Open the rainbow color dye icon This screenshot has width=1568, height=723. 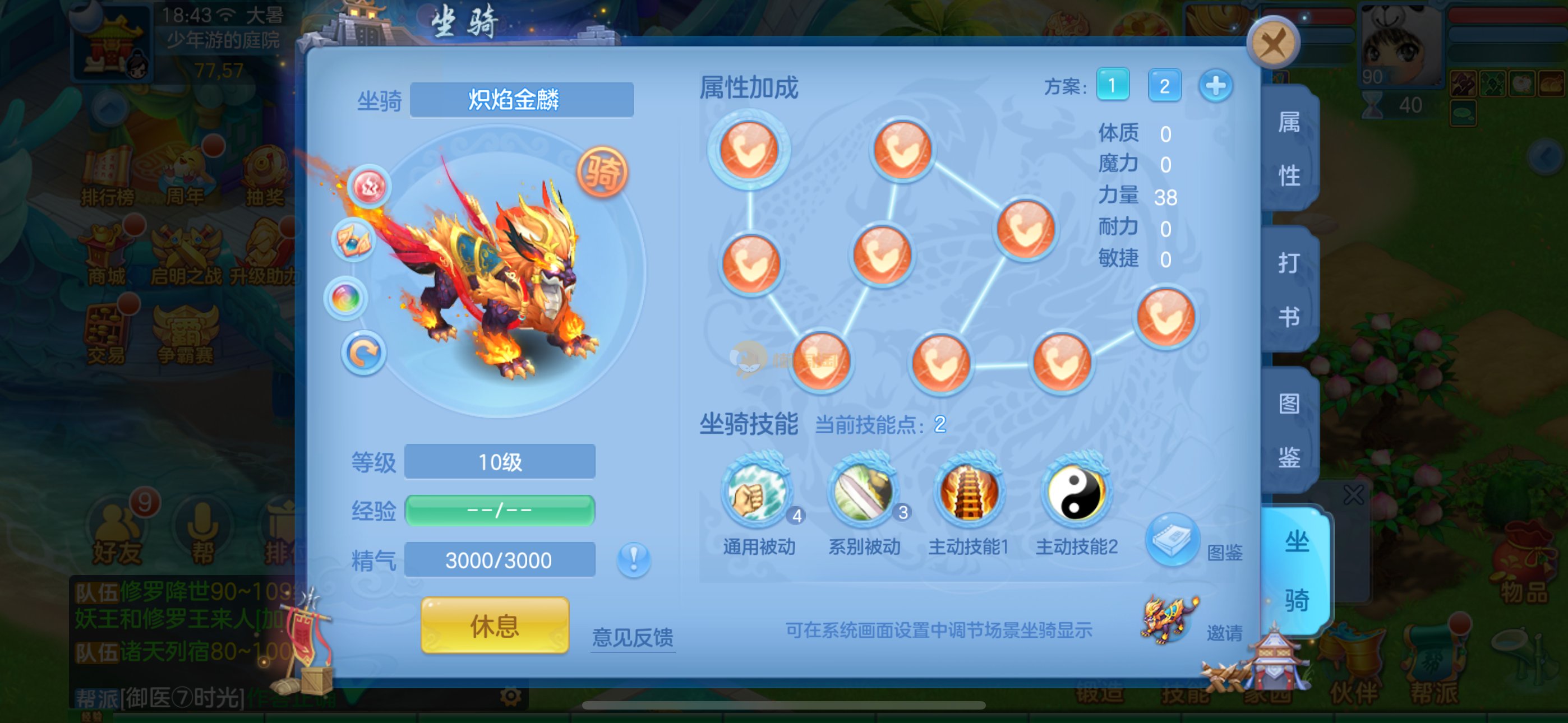pyautogui.click(x=346, y=298)
